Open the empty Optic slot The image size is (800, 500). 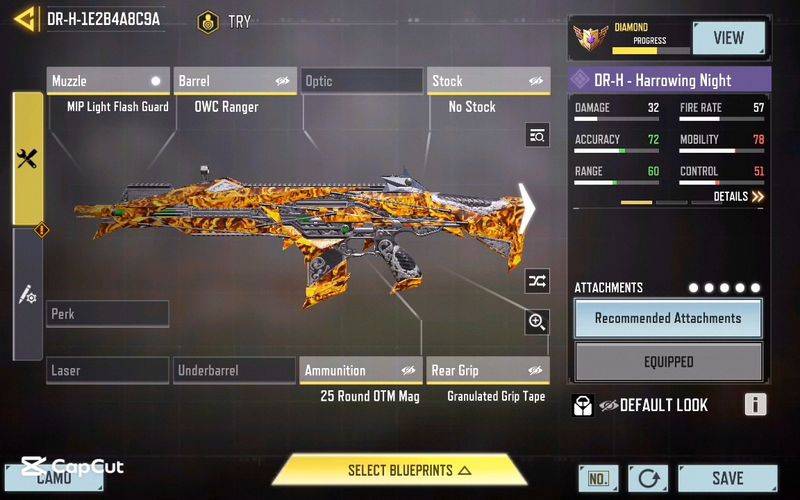pos(362,81)
